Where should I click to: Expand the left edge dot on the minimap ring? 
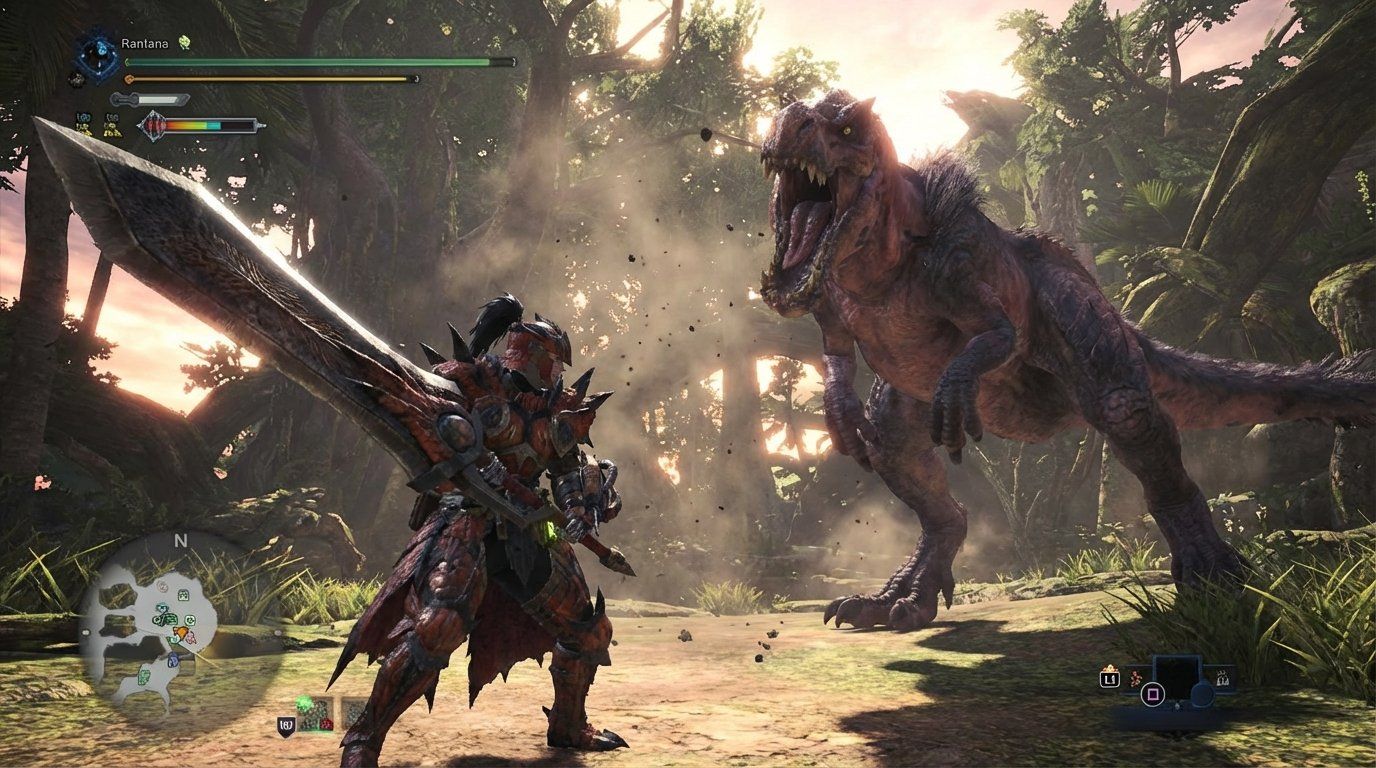click(85, 633)
